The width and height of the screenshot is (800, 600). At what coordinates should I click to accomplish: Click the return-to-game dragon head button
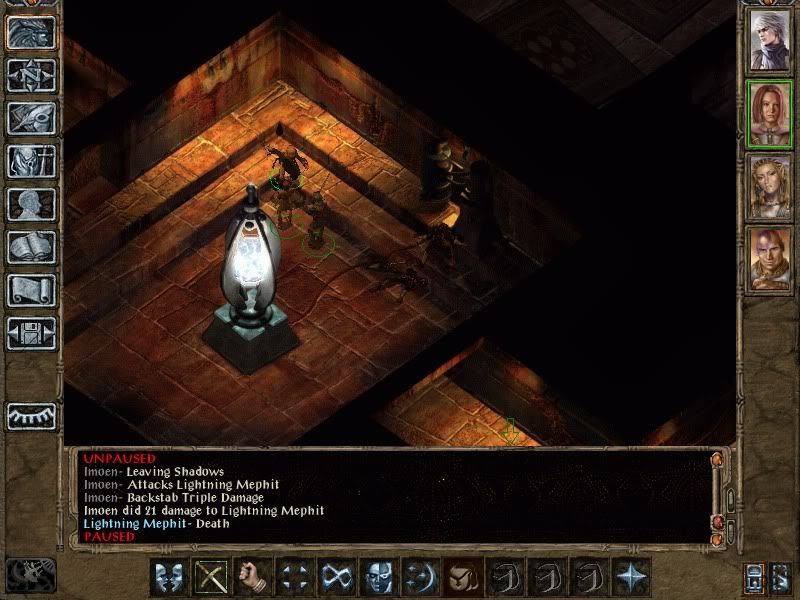[31, 32]
